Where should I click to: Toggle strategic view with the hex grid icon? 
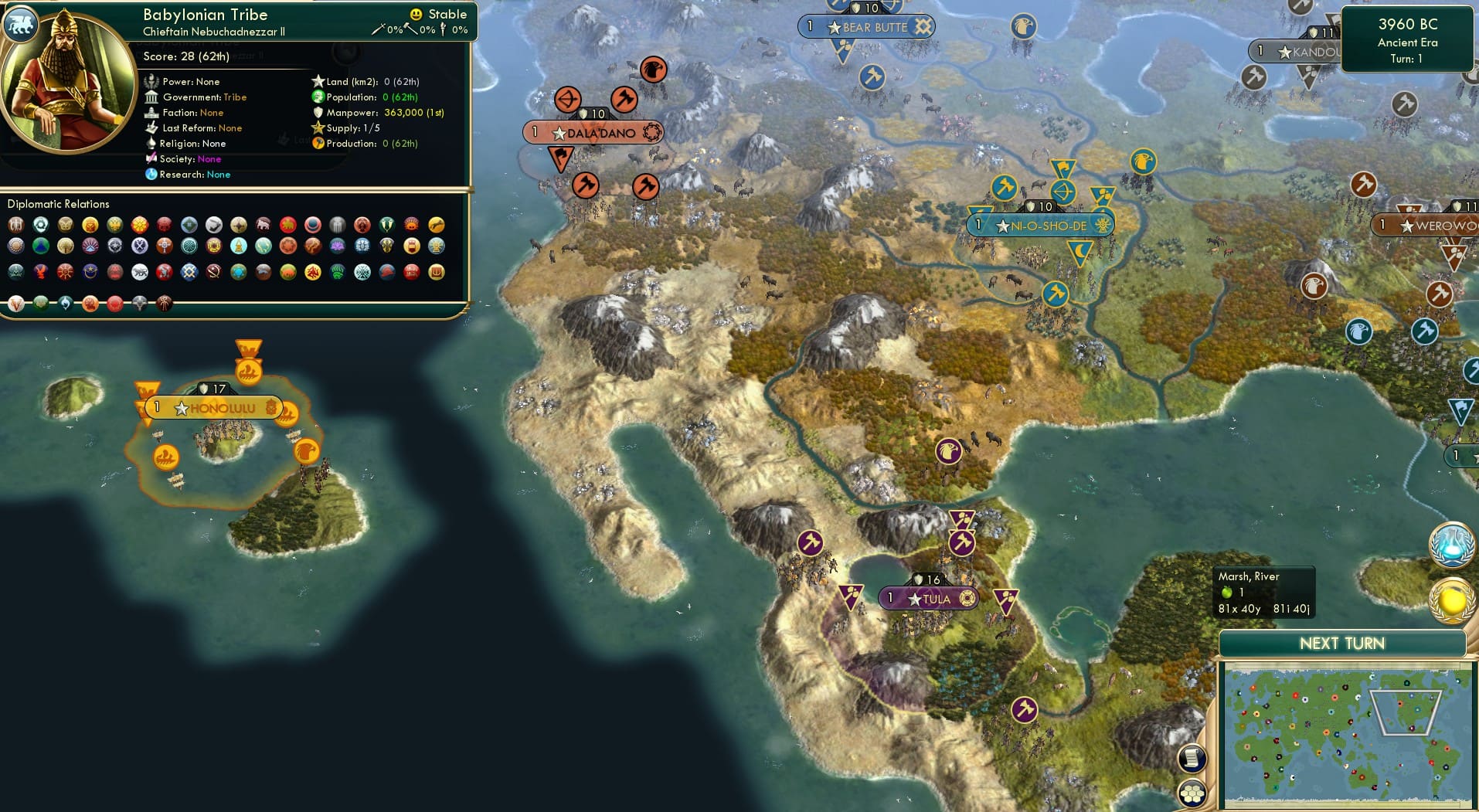[x=1193, y=791]
